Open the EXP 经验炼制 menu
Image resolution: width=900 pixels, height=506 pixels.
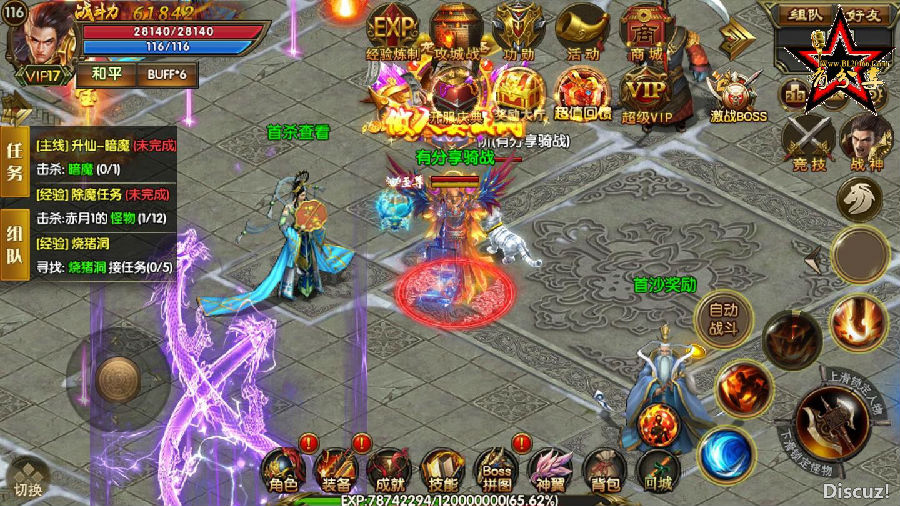[x=392, y=32]
